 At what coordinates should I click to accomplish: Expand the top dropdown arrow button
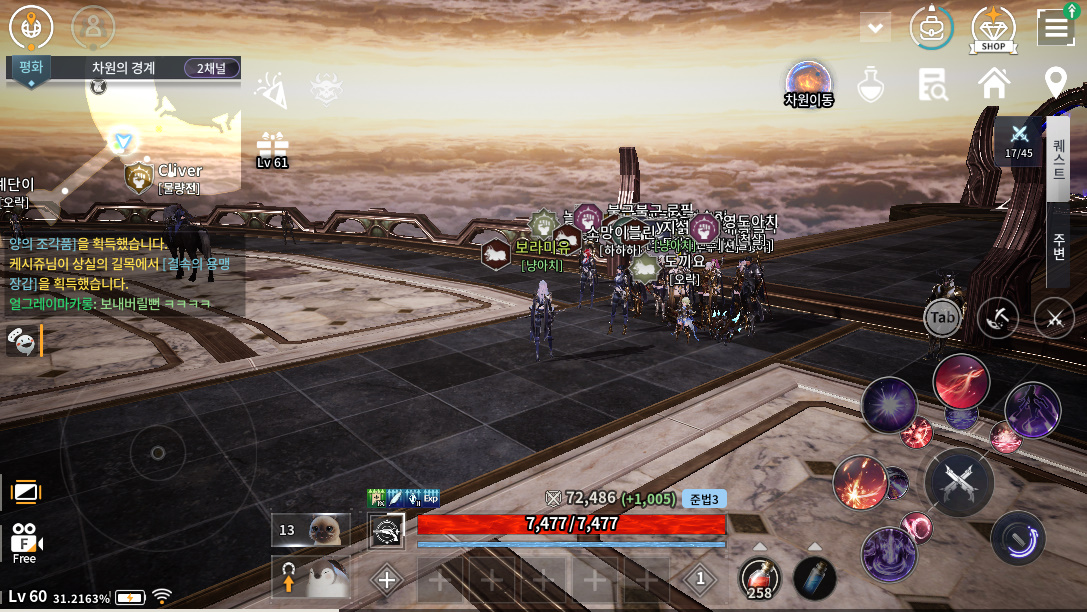click(875, 28)
